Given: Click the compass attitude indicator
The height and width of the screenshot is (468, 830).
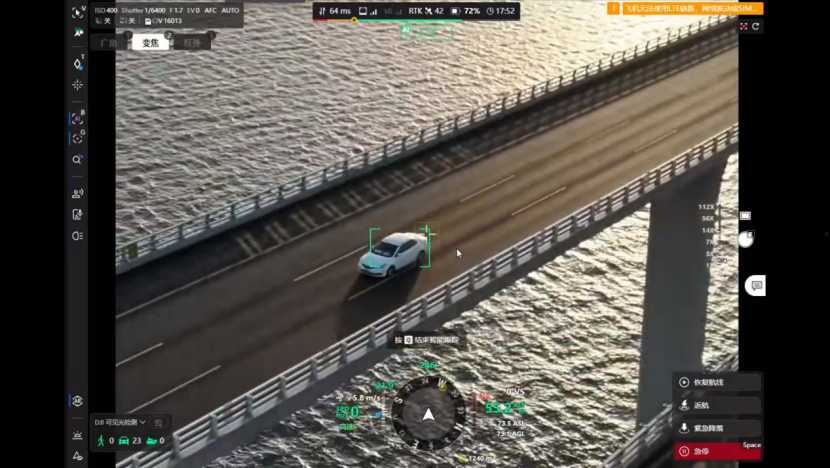Looking at the screenshot, I should (428, 414).
